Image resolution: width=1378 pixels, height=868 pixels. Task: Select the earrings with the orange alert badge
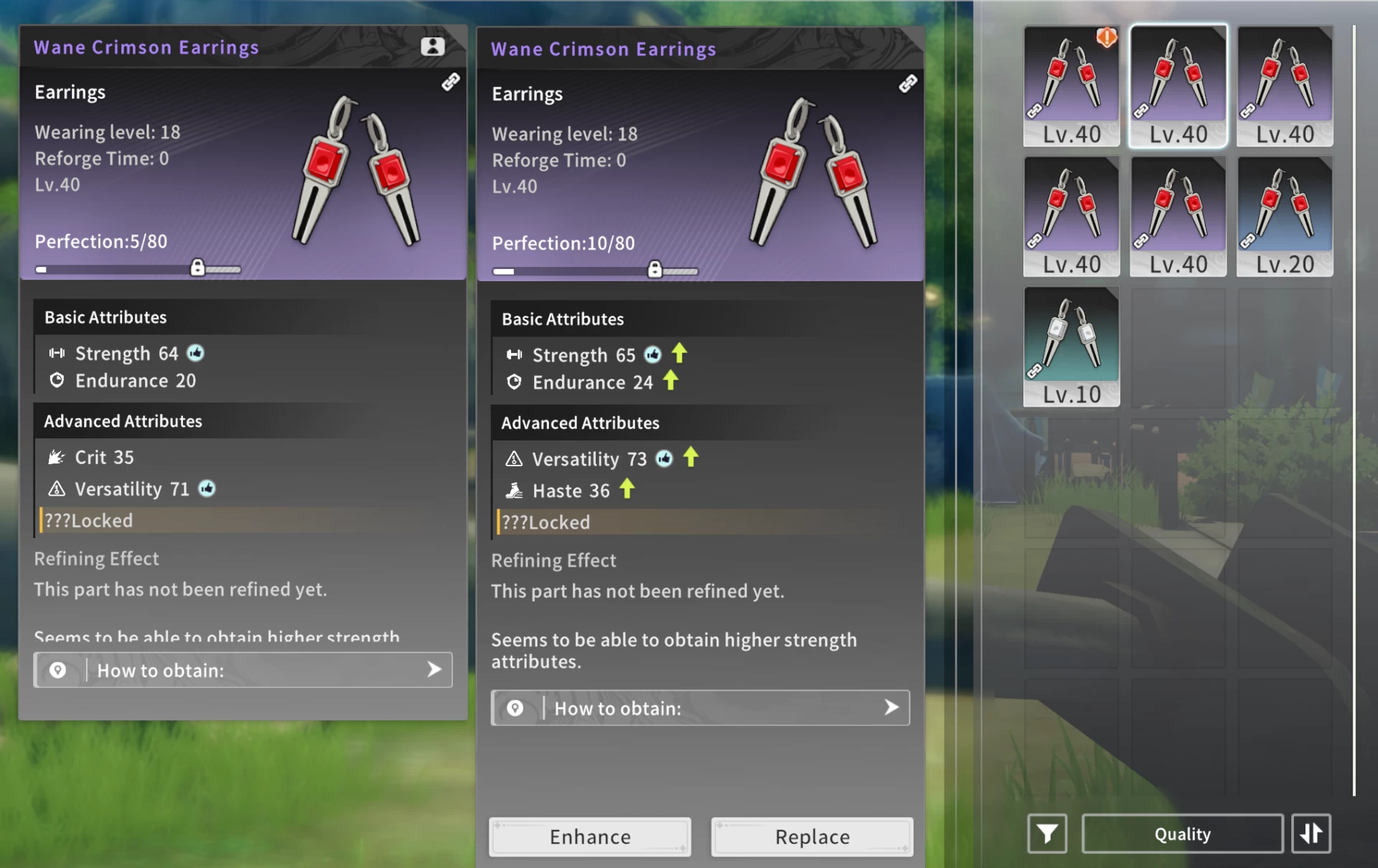tap(1071, 86)
